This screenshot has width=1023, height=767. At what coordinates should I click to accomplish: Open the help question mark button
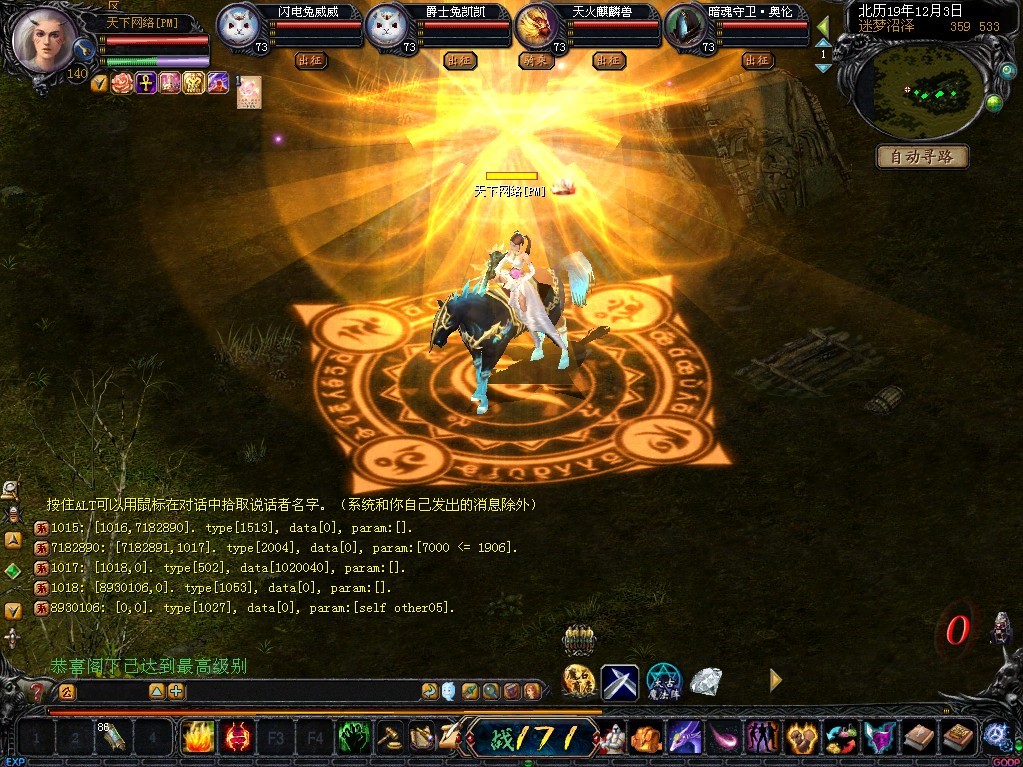click(x=38, y=691)
